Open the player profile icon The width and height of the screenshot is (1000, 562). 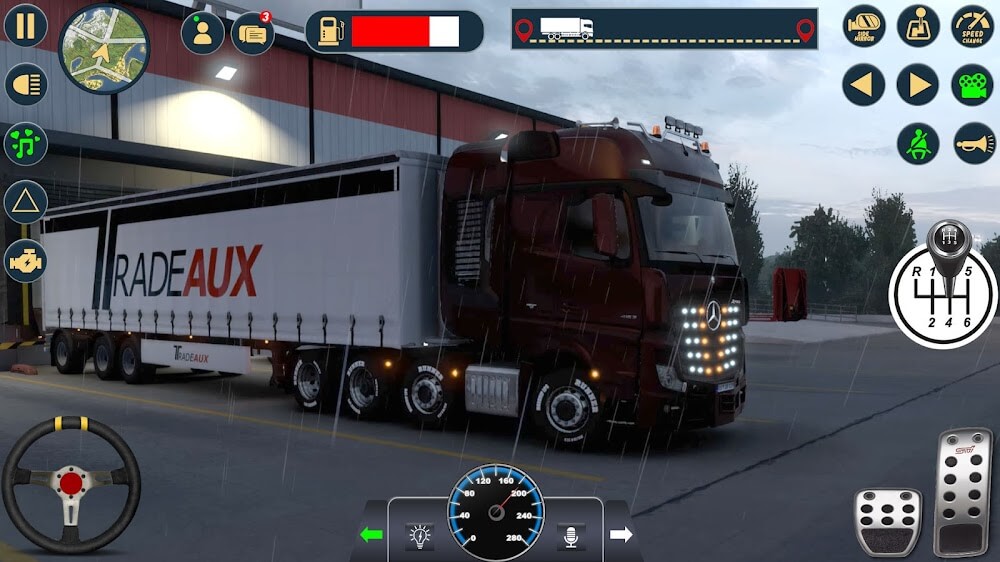pyautogui.click(x=202, y=33)
